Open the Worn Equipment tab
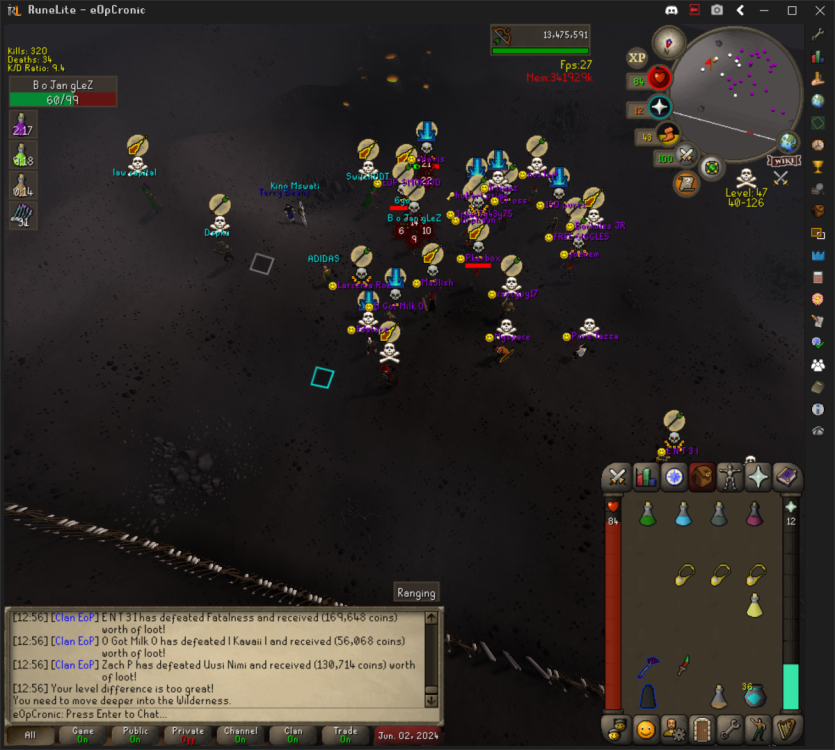This screenshot has height=750, width=835. 730,477
